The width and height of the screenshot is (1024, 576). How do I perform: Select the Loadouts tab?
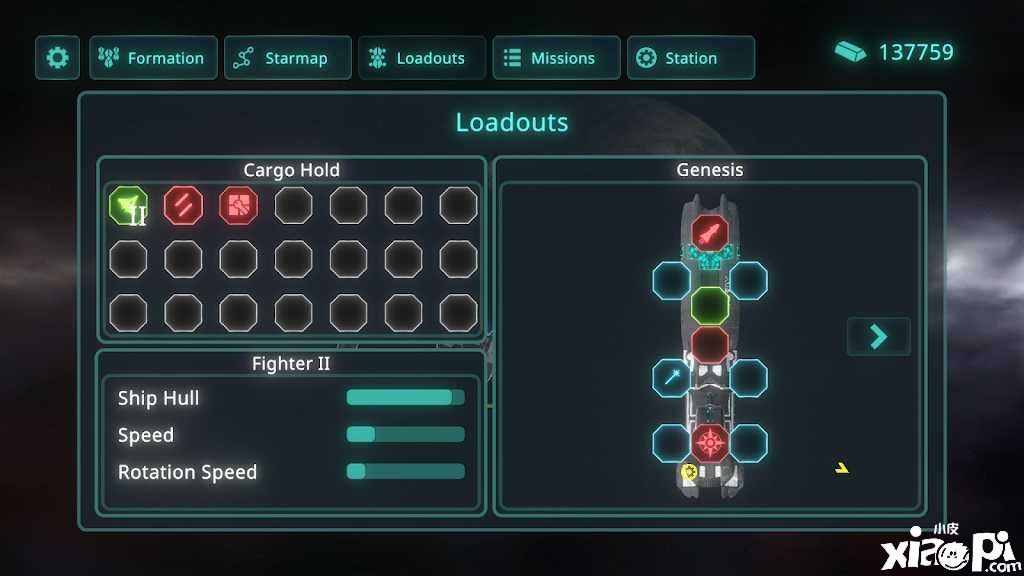pyautogui.click(x=421, y=58)
